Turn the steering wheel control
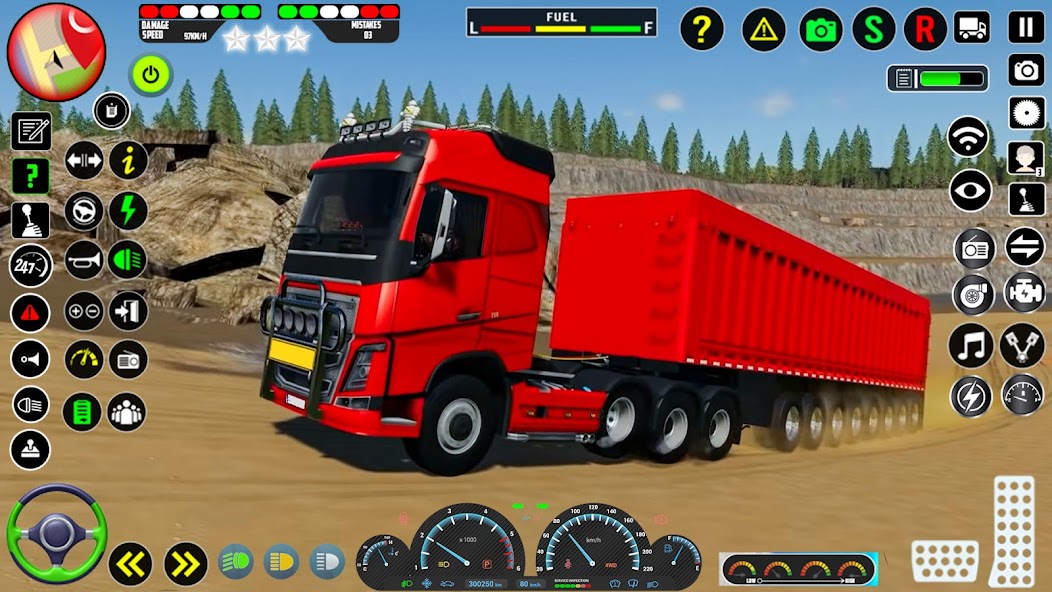Image resolution: width=1052 pixels, height=592 pixels. click(x=56, y=534)
